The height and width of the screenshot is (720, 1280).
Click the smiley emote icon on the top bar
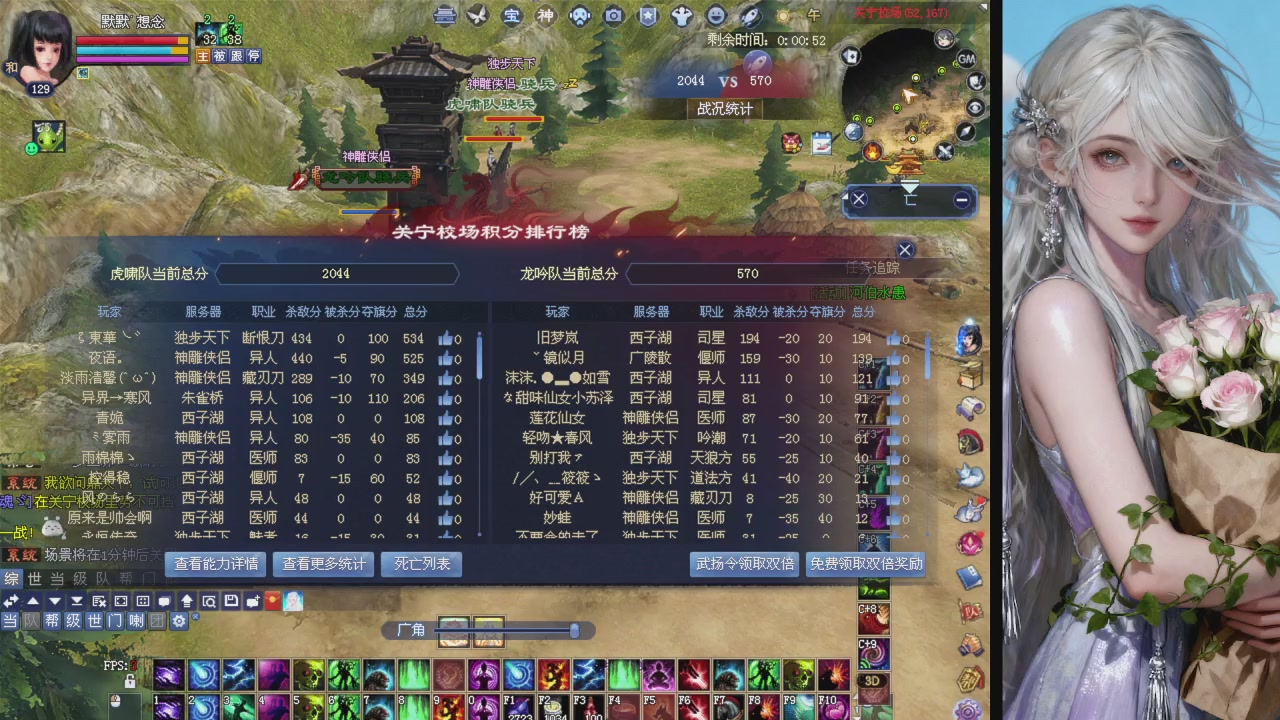(712, 16)
